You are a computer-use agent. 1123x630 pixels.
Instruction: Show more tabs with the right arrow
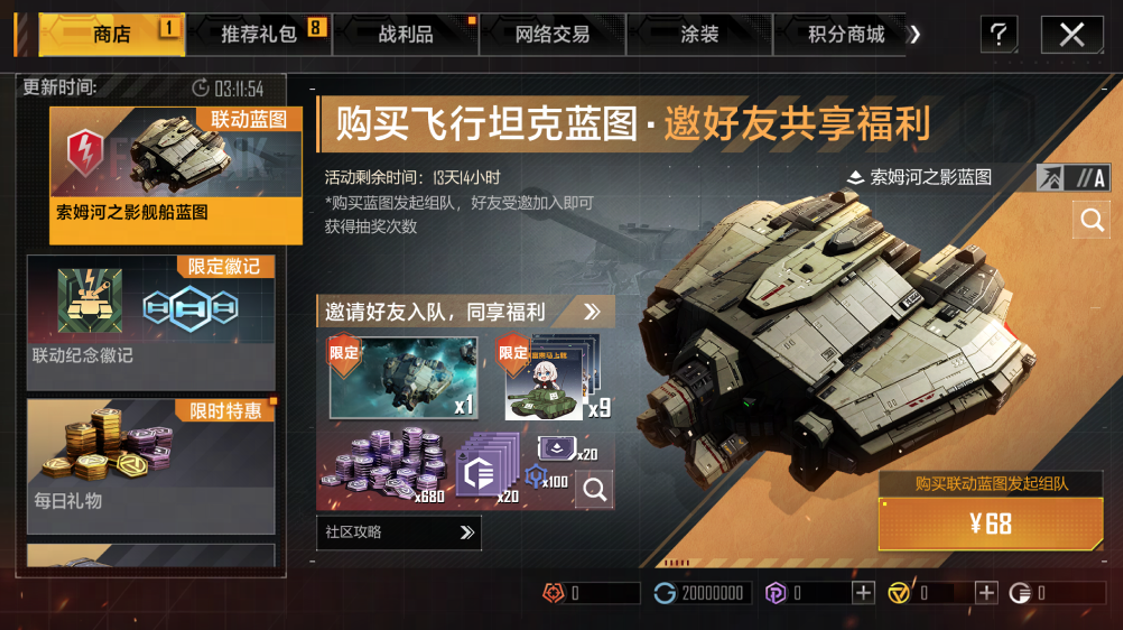pyautogui.click(x=913, y=35)
